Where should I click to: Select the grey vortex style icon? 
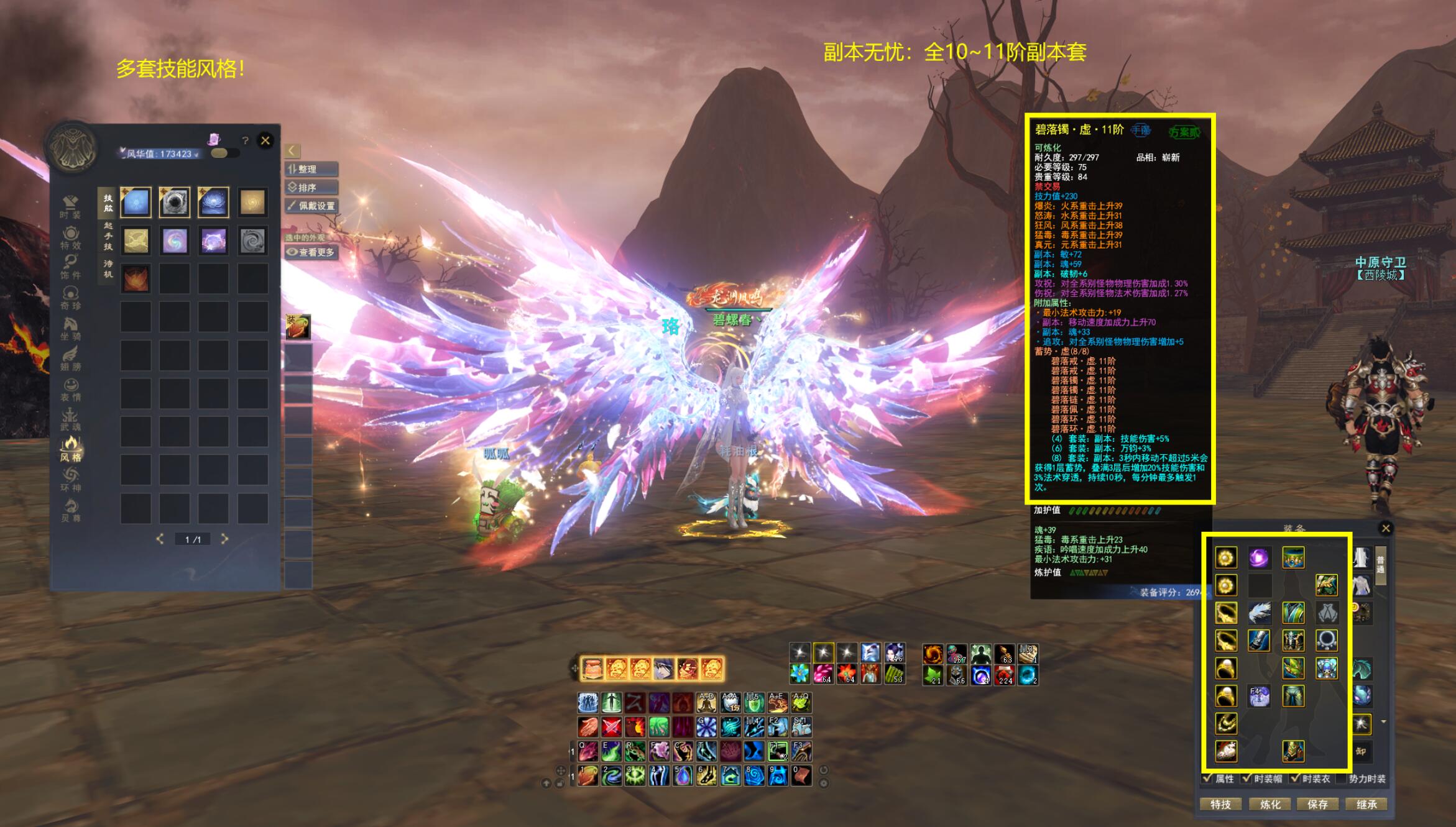252,240
